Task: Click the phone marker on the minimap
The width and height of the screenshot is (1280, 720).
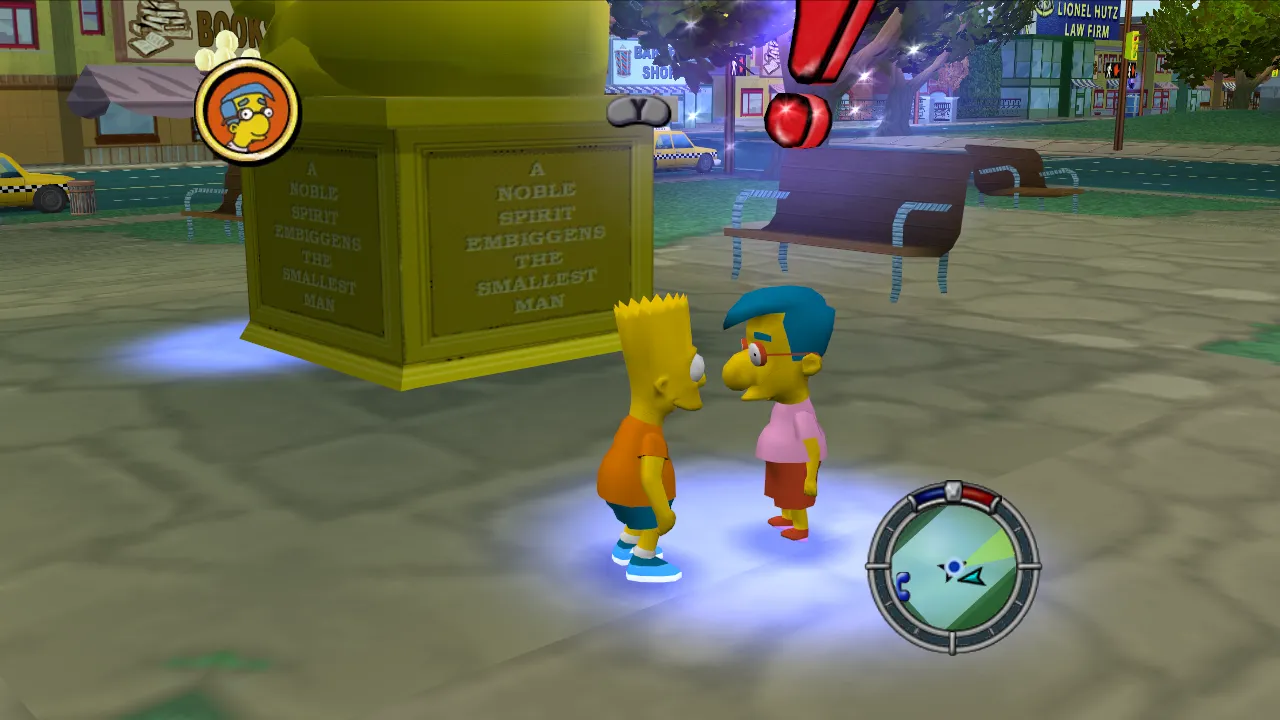Action: pos(903,585)
